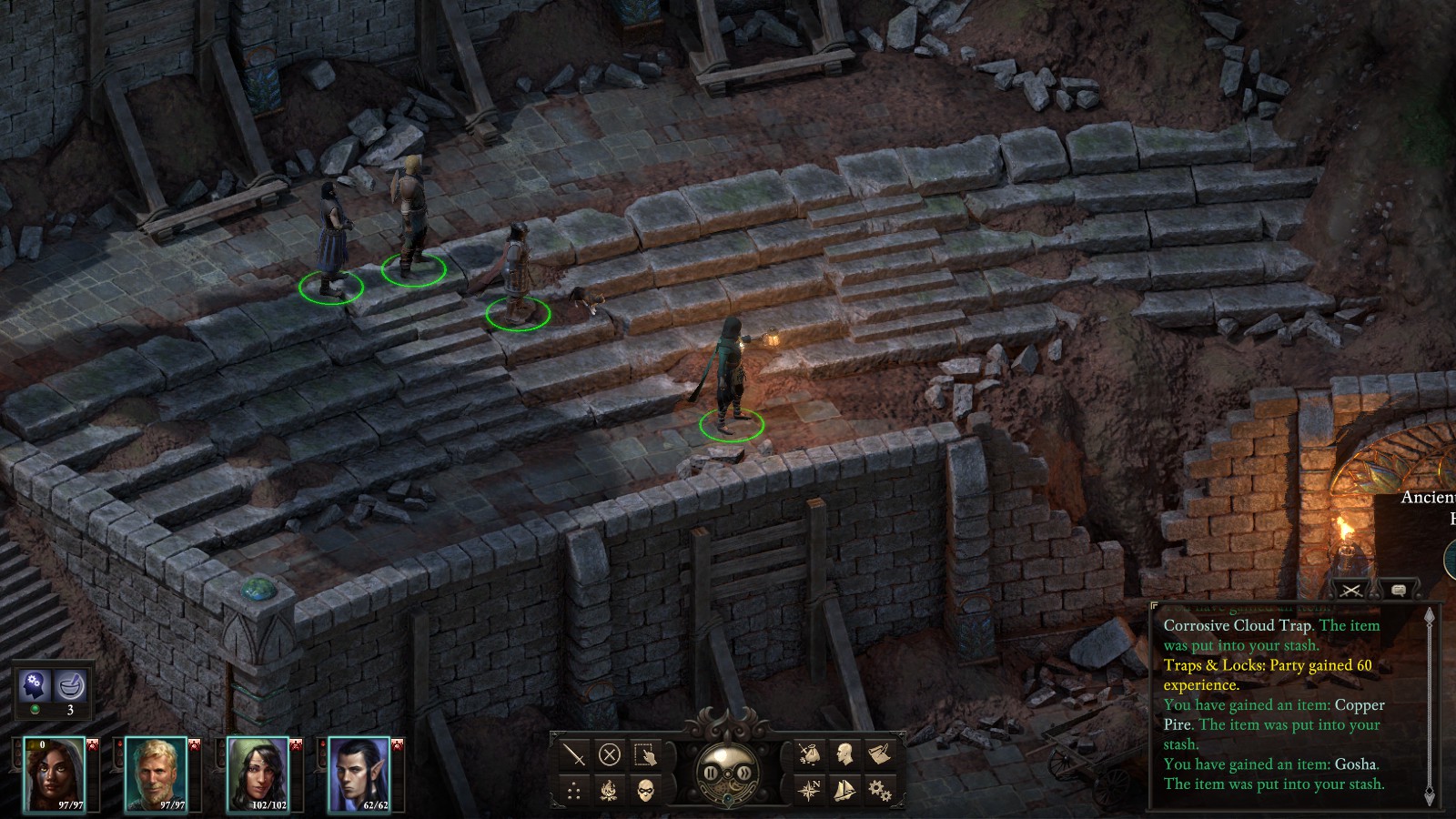1456x819 pixels.
Task: Click the sword attack button
Action: point(574,754)
